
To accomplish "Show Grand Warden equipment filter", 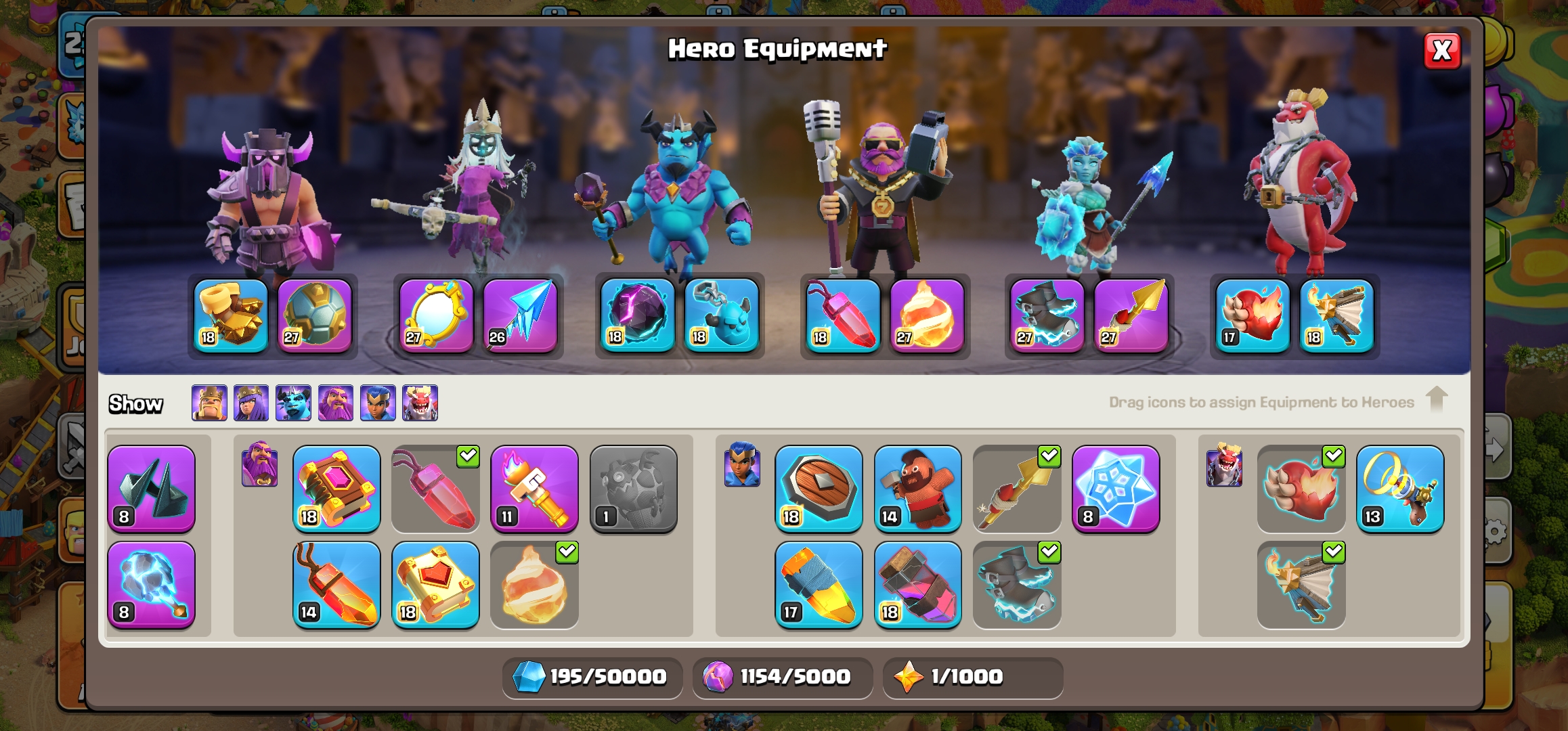I will [336, 403].
